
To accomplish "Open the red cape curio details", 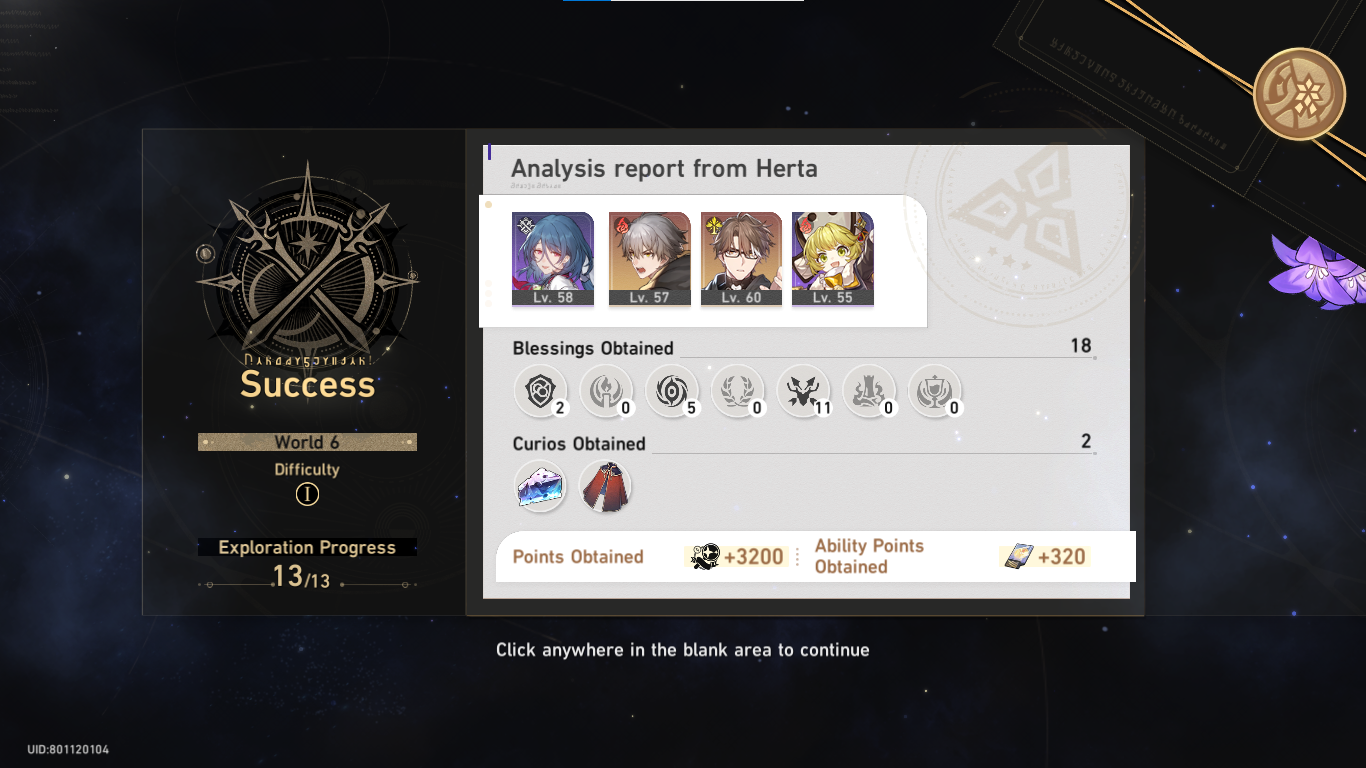I will pos(607,486).
